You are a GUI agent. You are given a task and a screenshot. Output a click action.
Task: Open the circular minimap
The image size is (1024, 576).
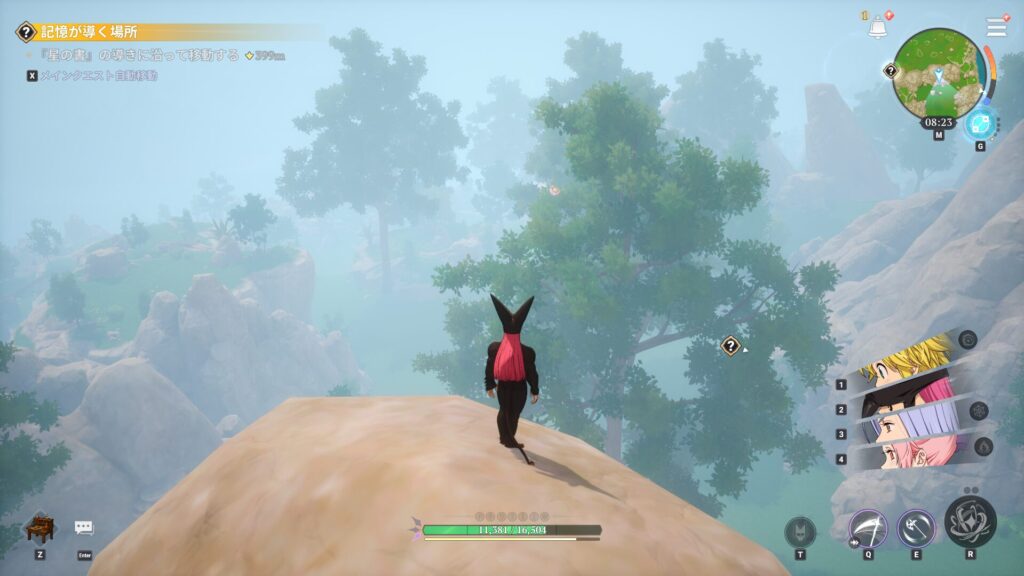937,71
